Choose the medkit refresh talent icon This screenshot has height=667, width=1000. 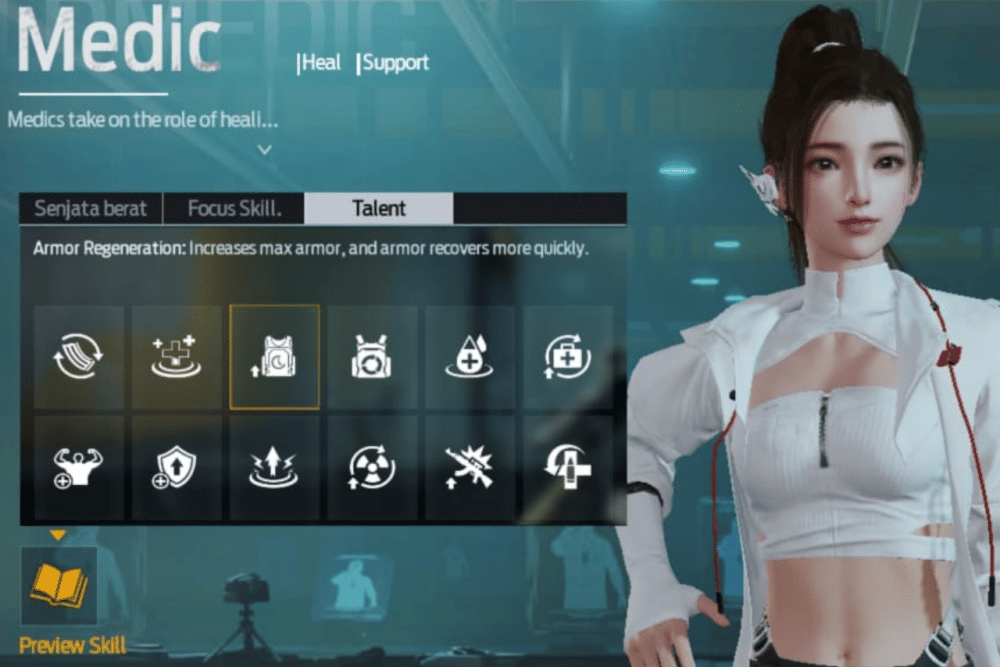(x=568, y=357)
